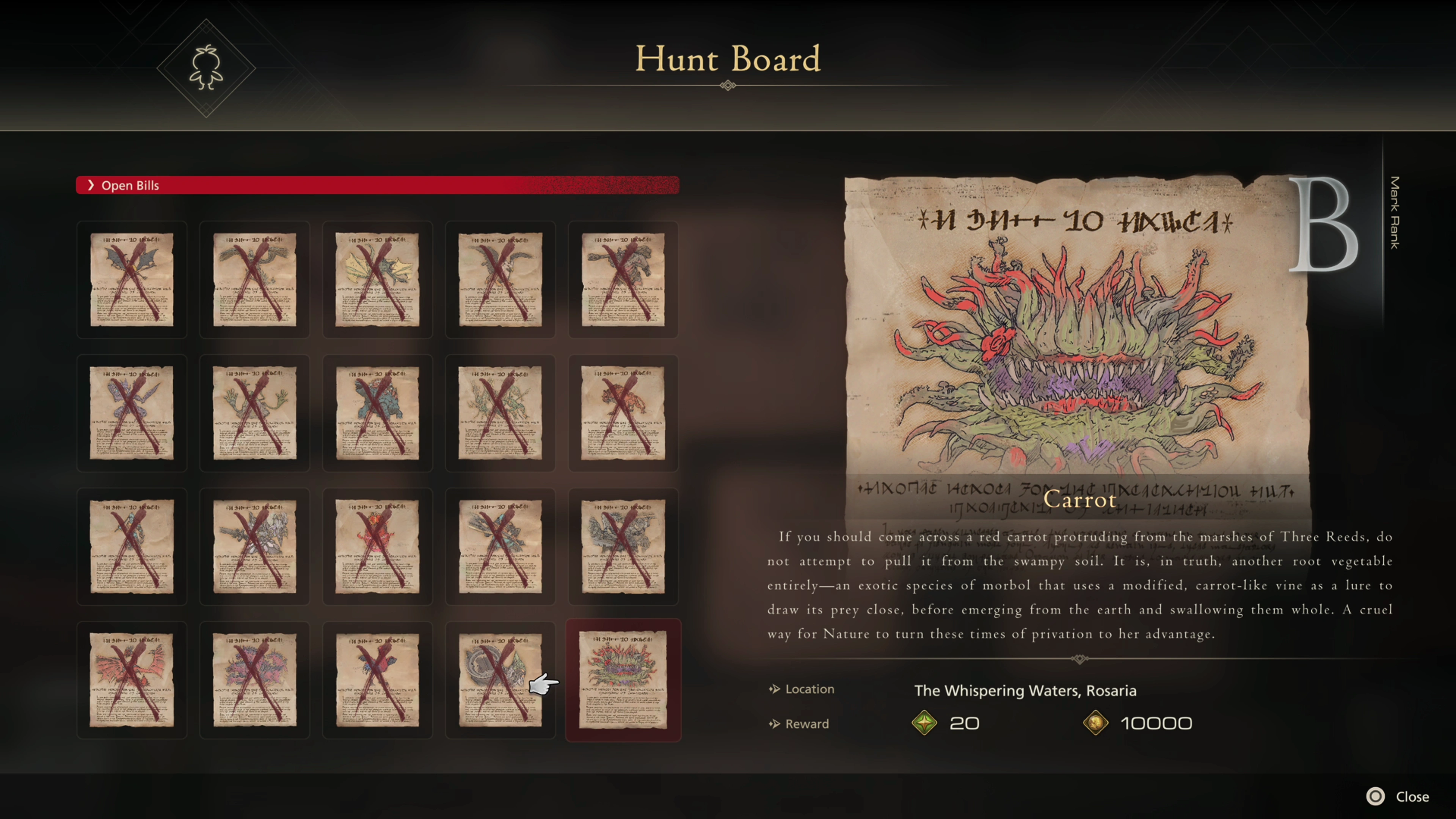Image resolution: width=1456 pixels, height=819 pixels.
Task: Choose the gray bat-winged creature bill
Action: [x=132, y=279]
